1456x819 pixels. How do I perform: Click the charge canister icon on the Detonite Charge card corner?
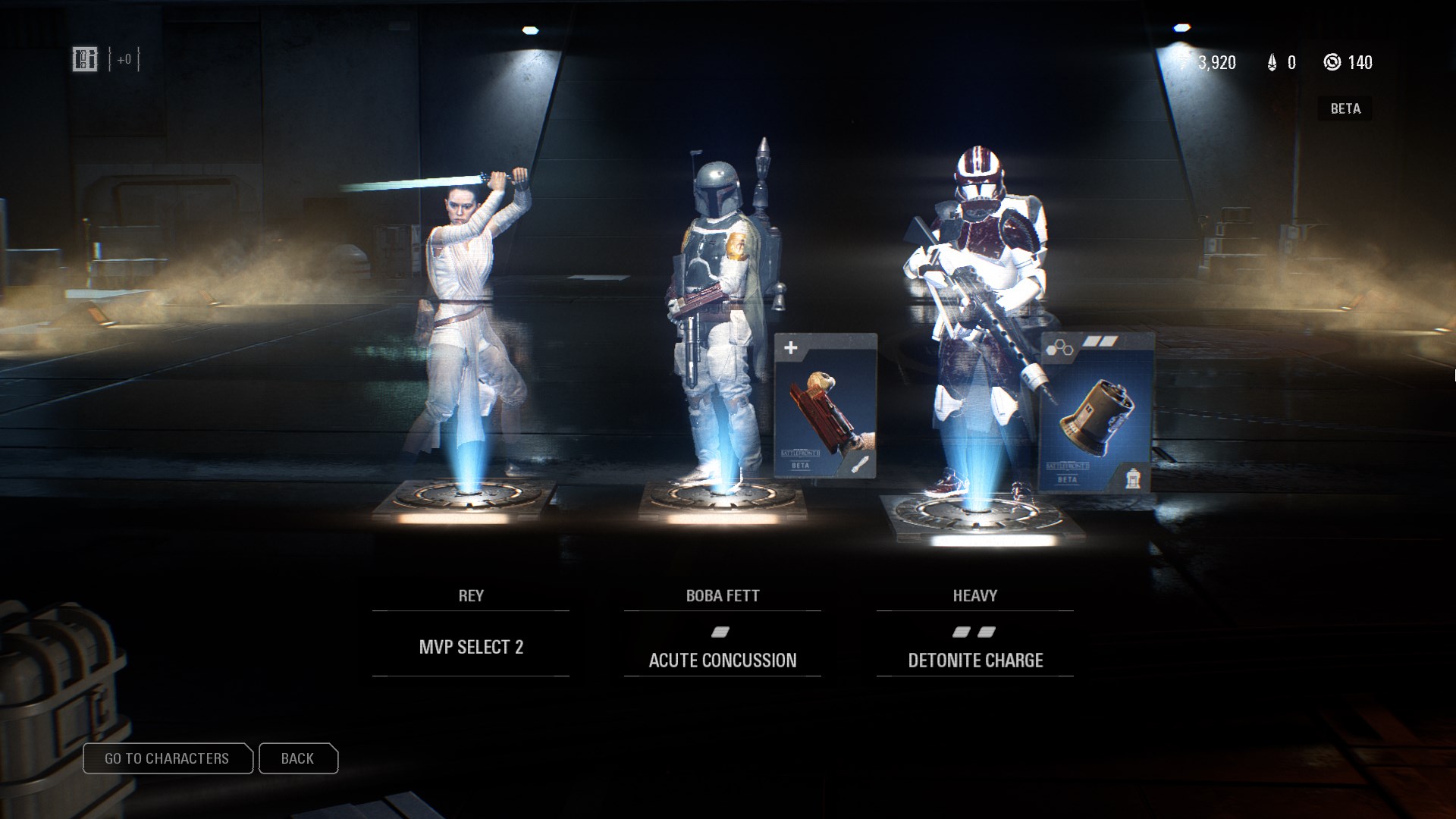tap(1133, 478)
